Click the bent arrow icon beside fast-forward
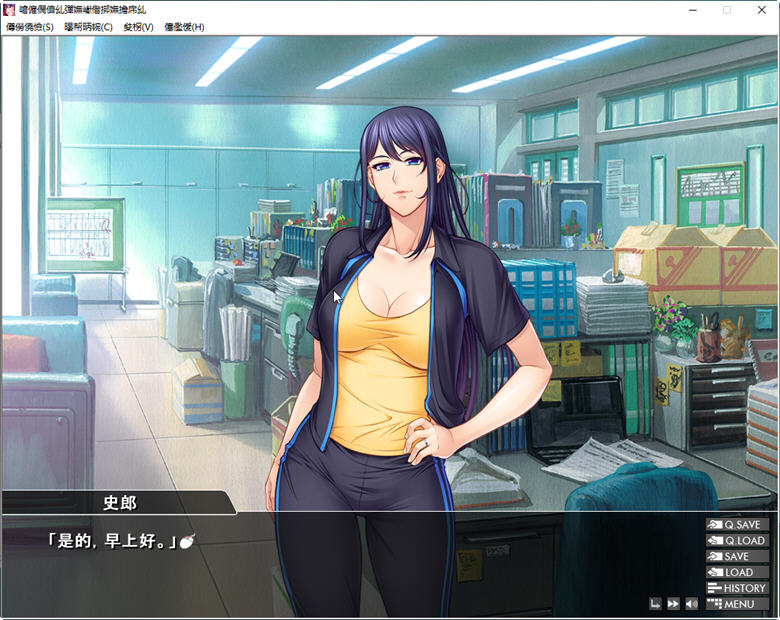 point(655,604)
